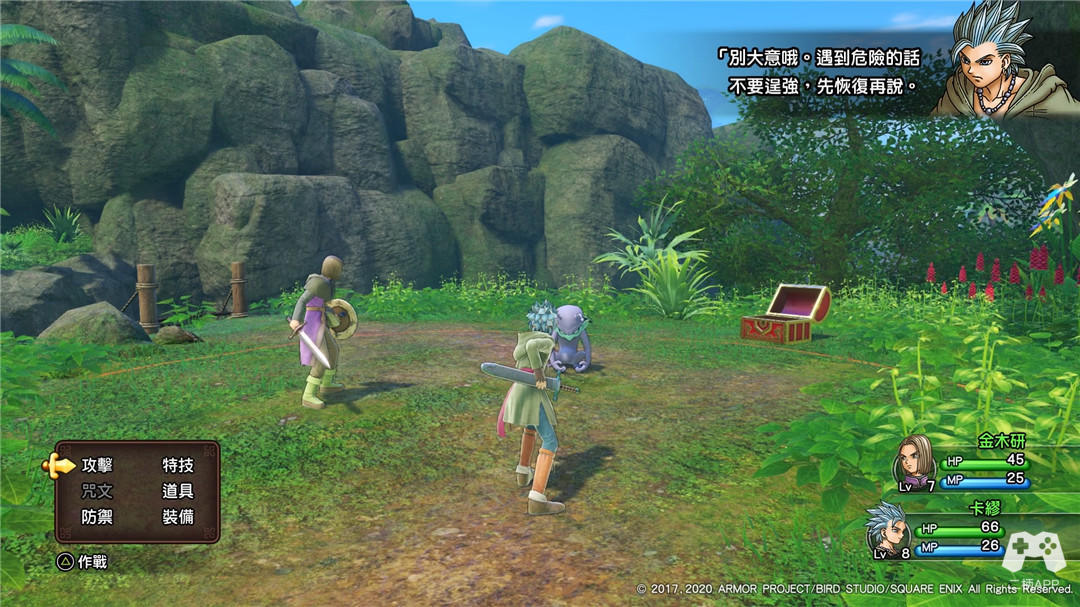This screenshot has height=607, width=1080.
Task: Select the 金木研 party member portrait
Action: pos(913,459)
